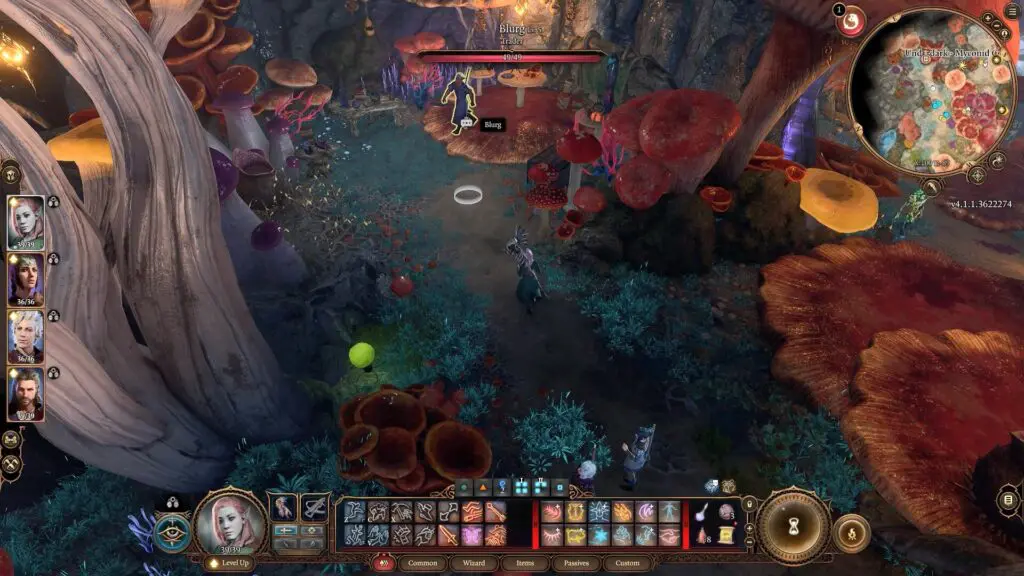Toggle the eye-shaped stealth button
The height and width of the screenshot is (576, 1024).
point(173,532)
